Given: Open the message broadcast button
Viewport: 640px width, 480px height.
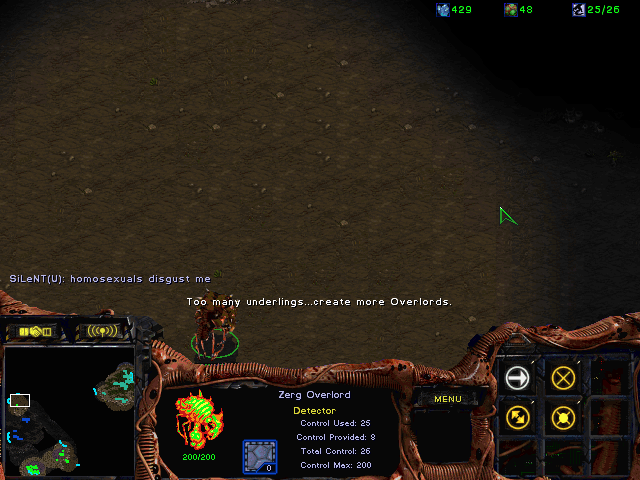Looking at the screenshot, I should click(x=102, y=331).
